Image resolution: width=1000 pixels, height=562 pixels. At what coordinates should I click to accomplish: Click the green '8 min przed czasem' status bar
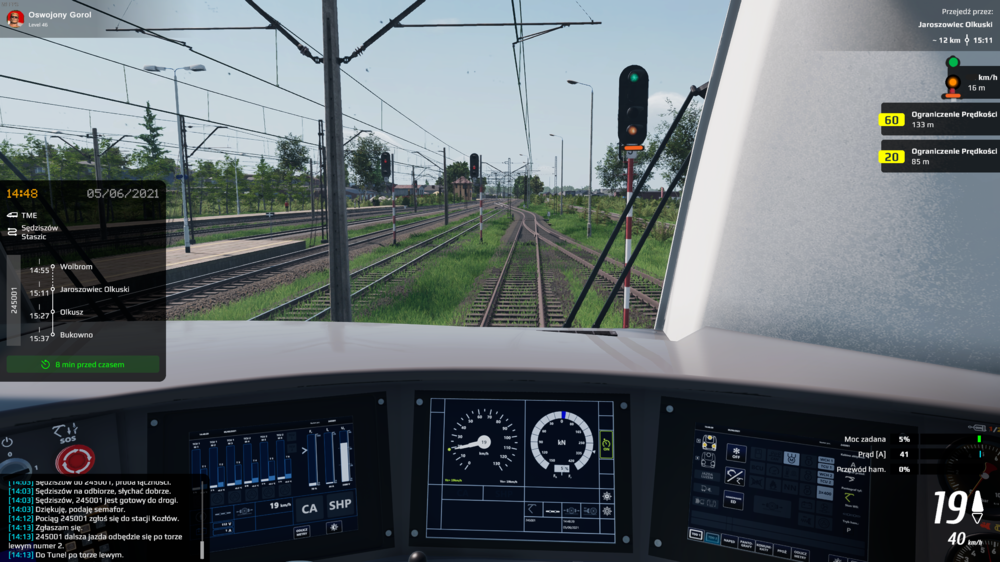(83, 365)
